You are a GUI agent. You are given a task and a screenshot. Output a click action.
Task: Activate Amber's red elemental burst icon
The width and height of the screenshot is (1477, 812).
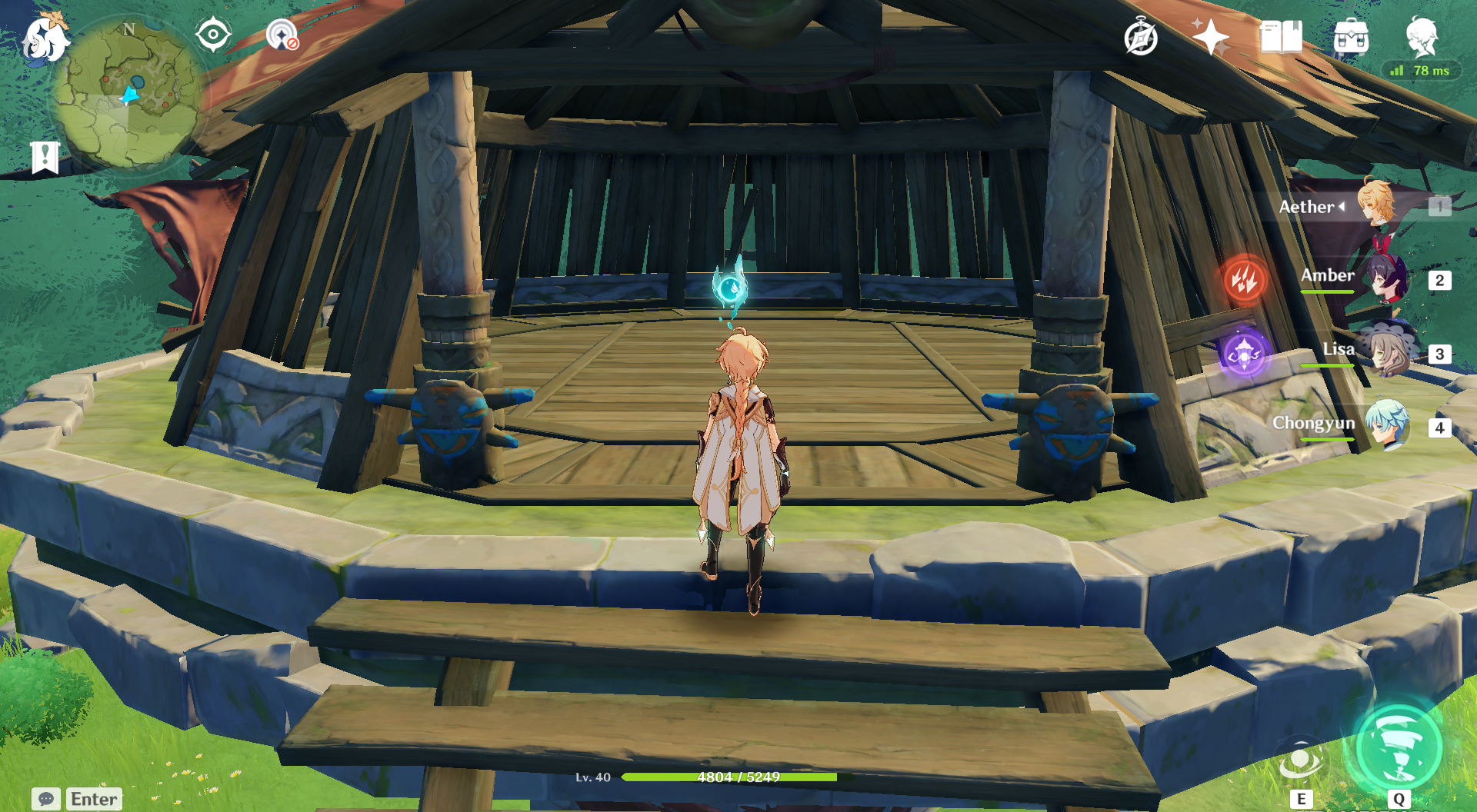tap(1245, 280)
